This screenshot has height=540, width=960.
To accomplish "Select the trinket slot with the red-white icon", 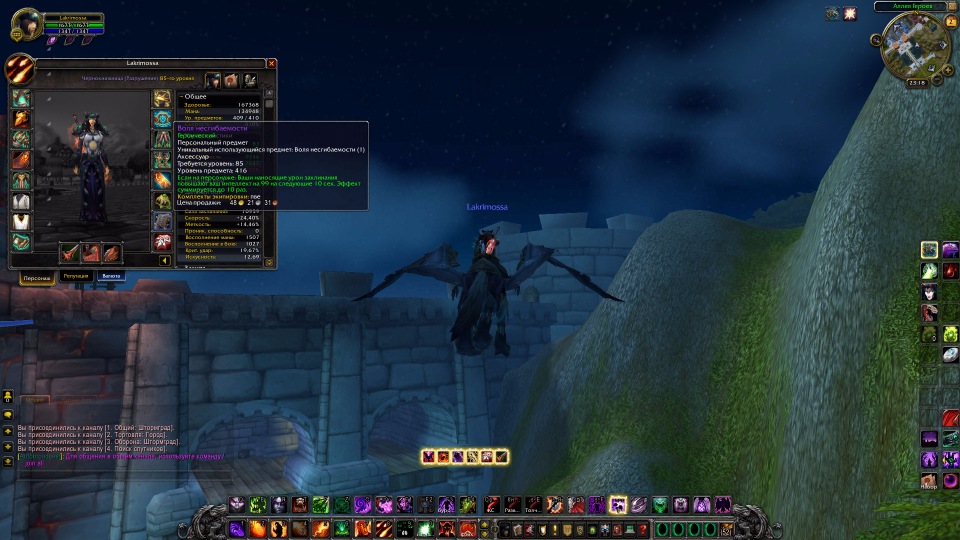I will coord(162,242).
